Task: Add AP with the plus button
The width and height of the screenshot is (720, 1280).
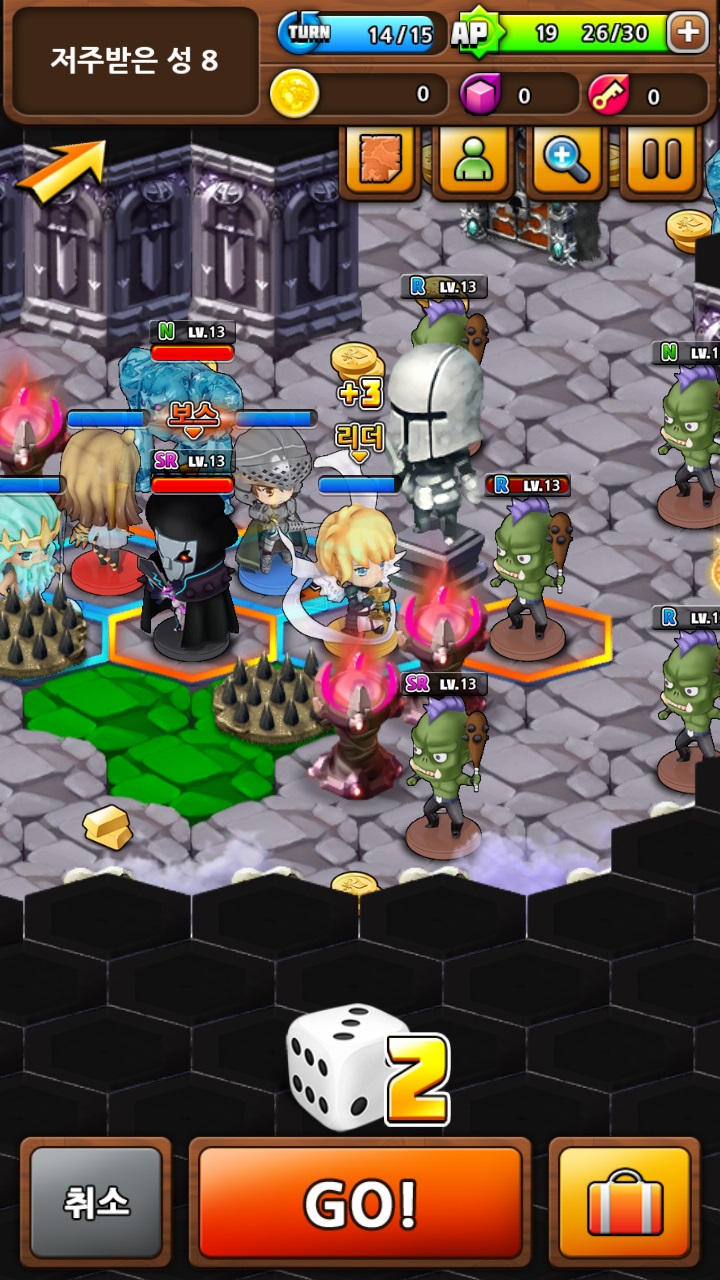Action: pos(688,33)
